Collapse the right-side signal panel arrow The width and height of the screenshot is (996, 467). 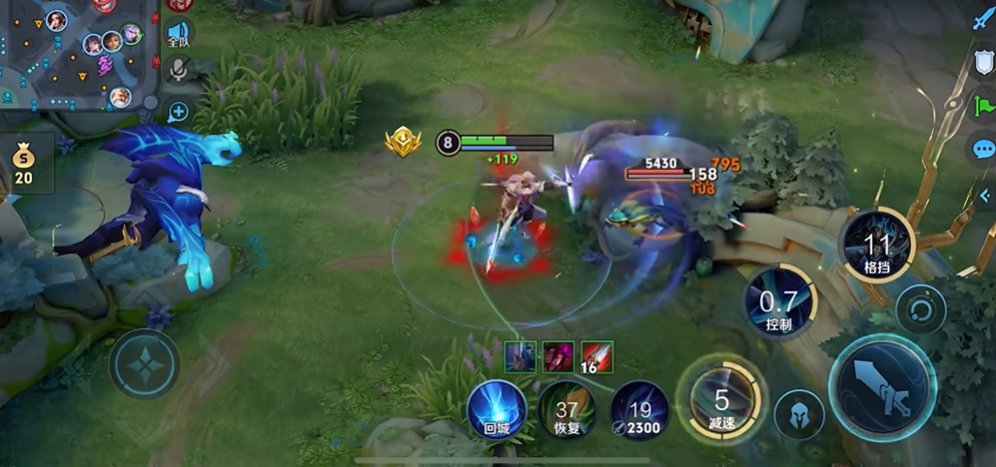pos(984,196)
